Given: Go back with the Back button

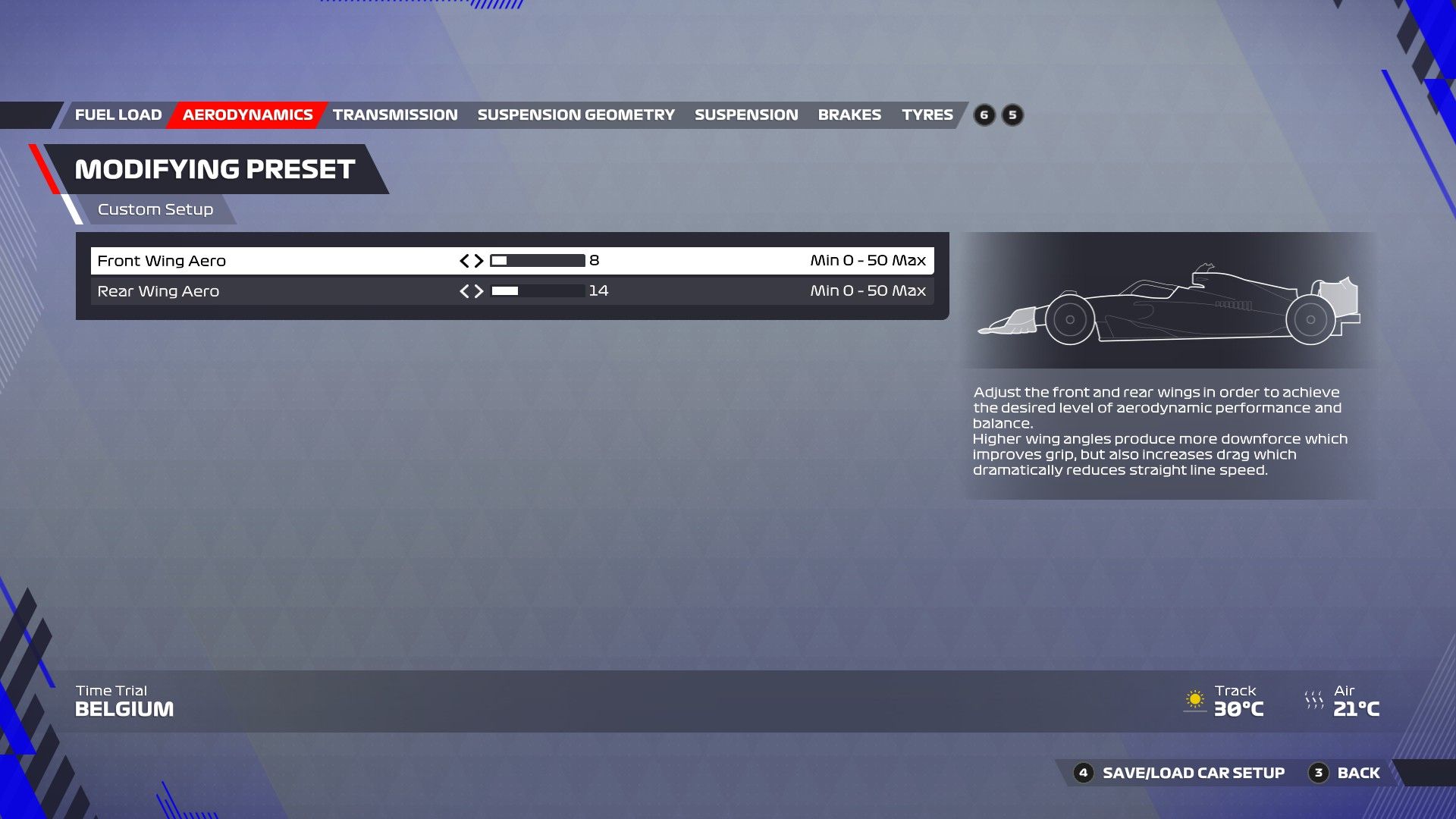Looking at the screenshot, I should (1357, 773).
